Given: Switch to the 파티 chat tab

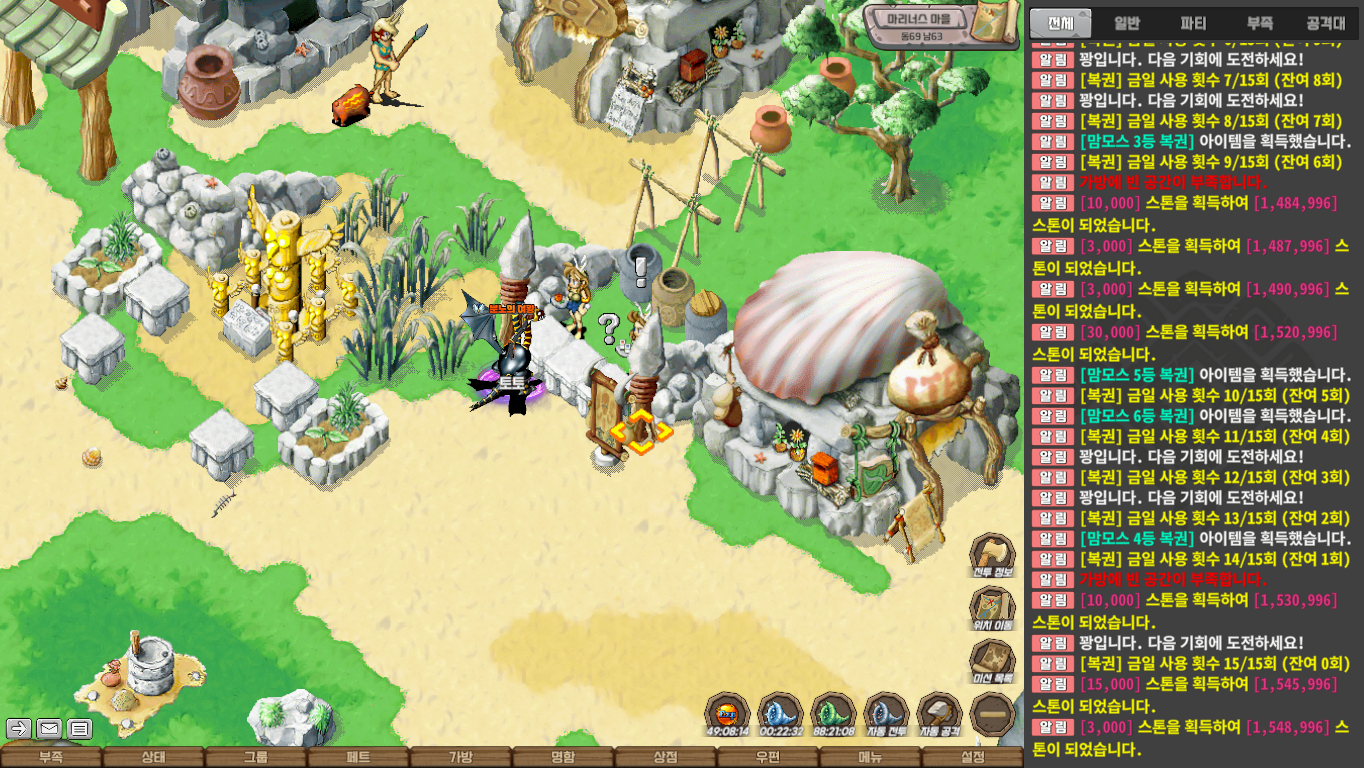Looking at the screenshot, I should pyautogui.click(x=1193, y=23).
